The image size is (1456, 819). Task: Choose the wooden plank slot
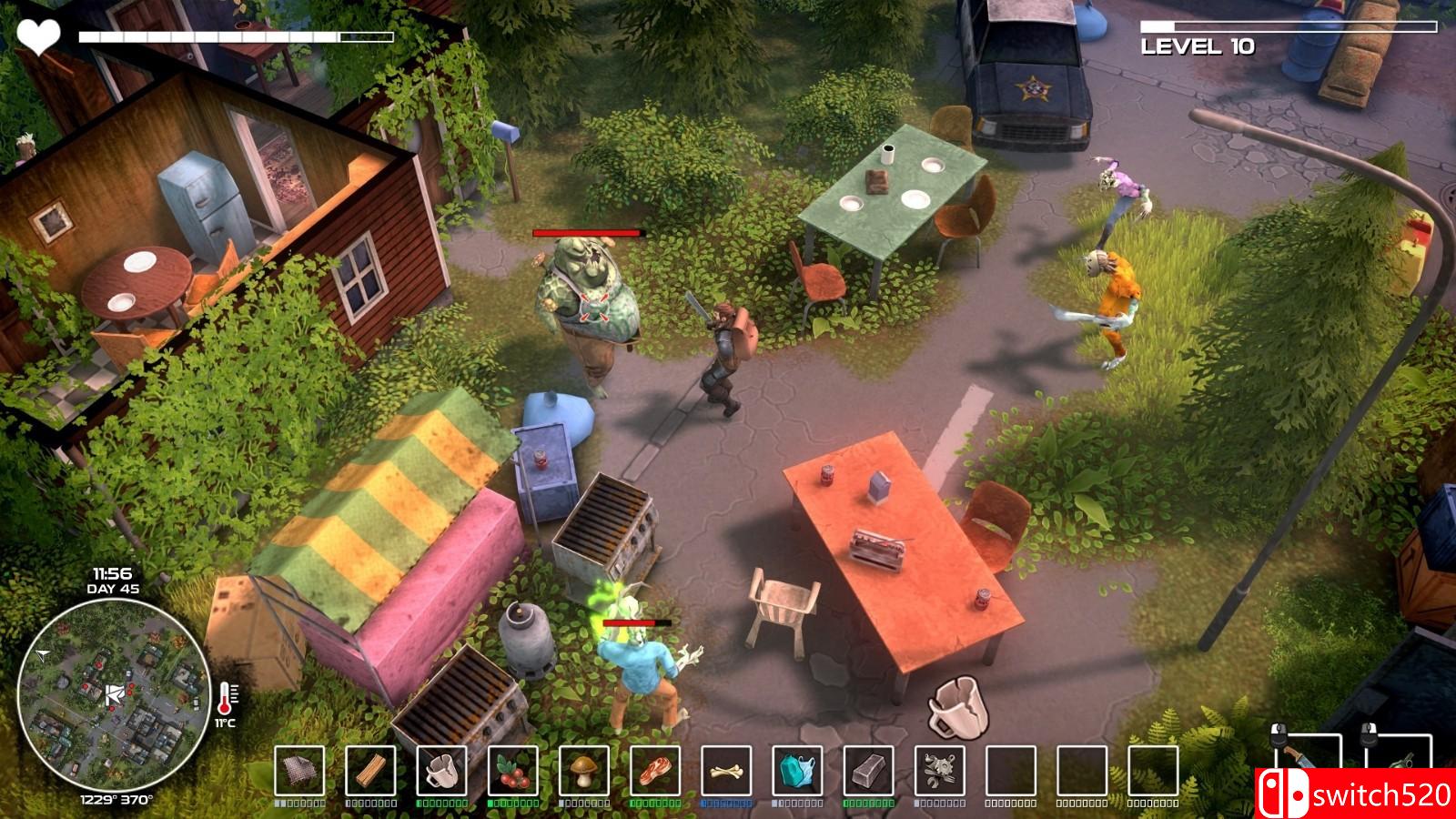click(x=370, y=771)
